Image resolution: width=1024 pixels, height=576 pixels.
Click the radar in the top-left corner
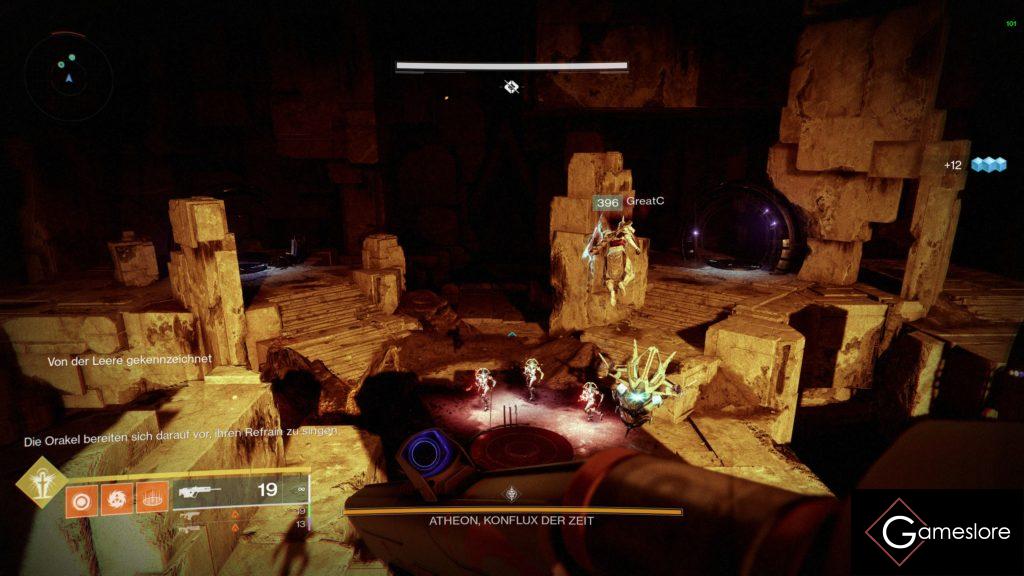click(x=68, y=70)
